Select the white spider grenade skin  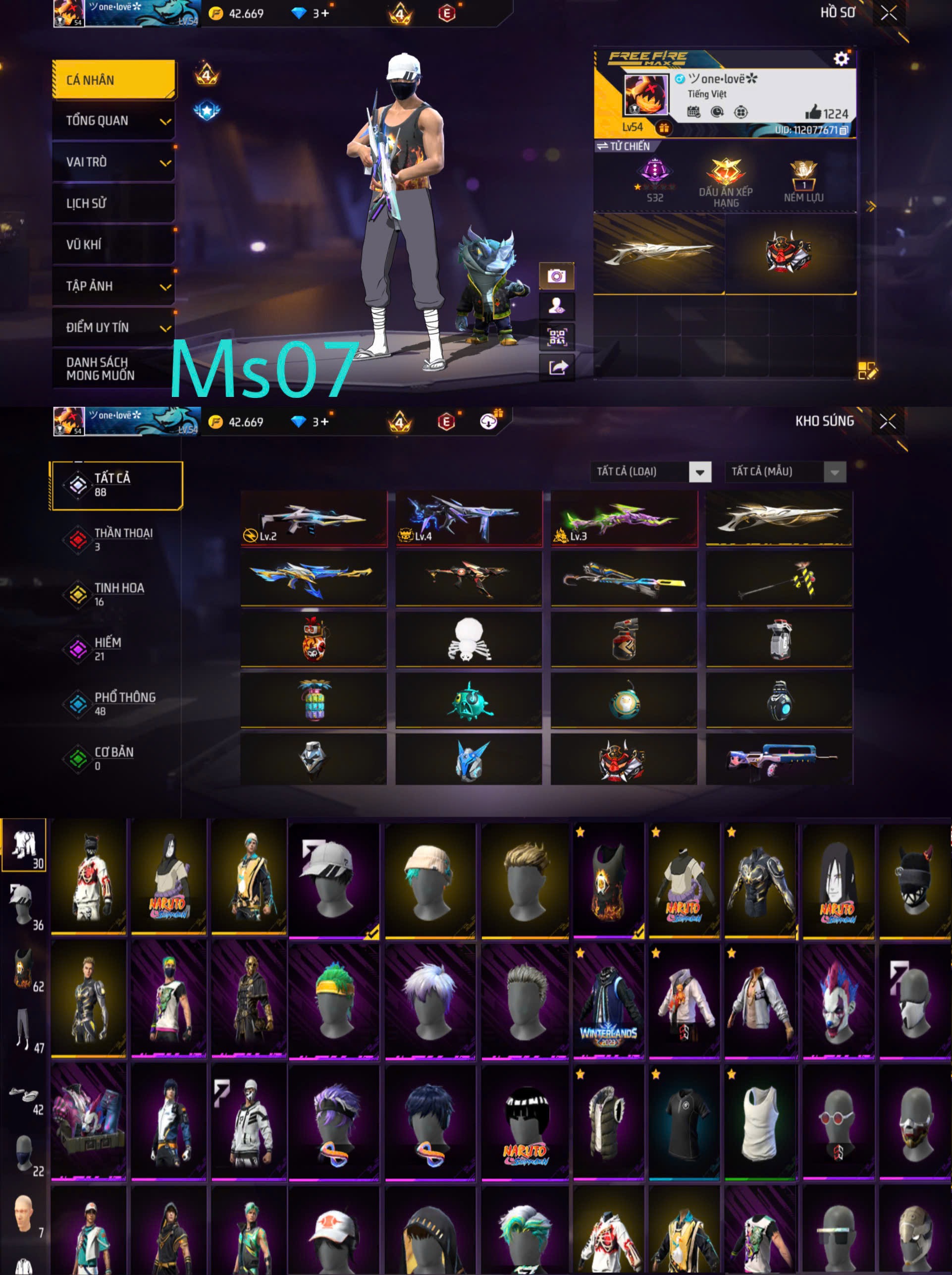[x=469, y=639]
